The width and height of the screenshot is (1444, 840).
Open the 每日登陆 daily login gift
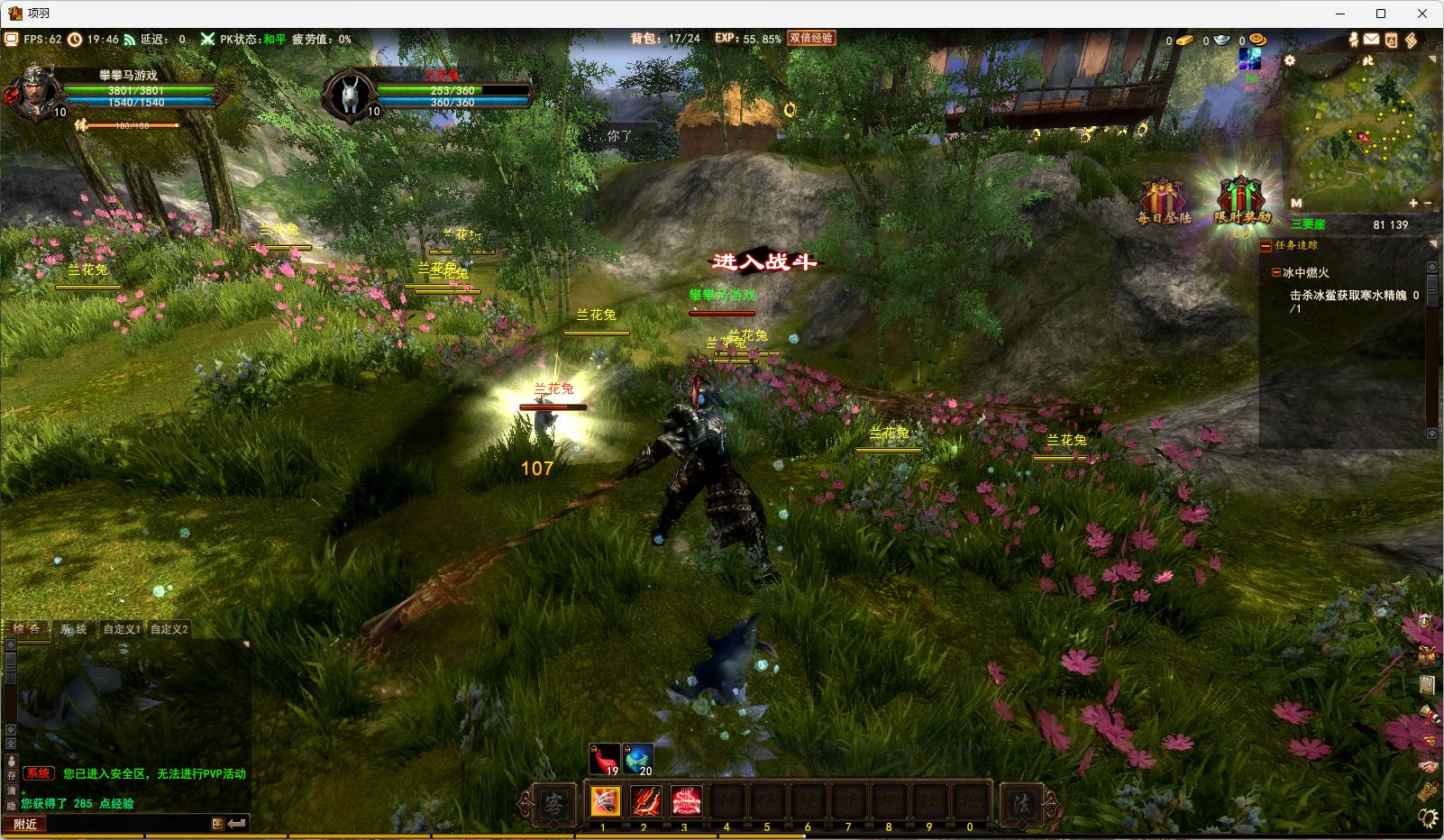(x=1163, y=201)
